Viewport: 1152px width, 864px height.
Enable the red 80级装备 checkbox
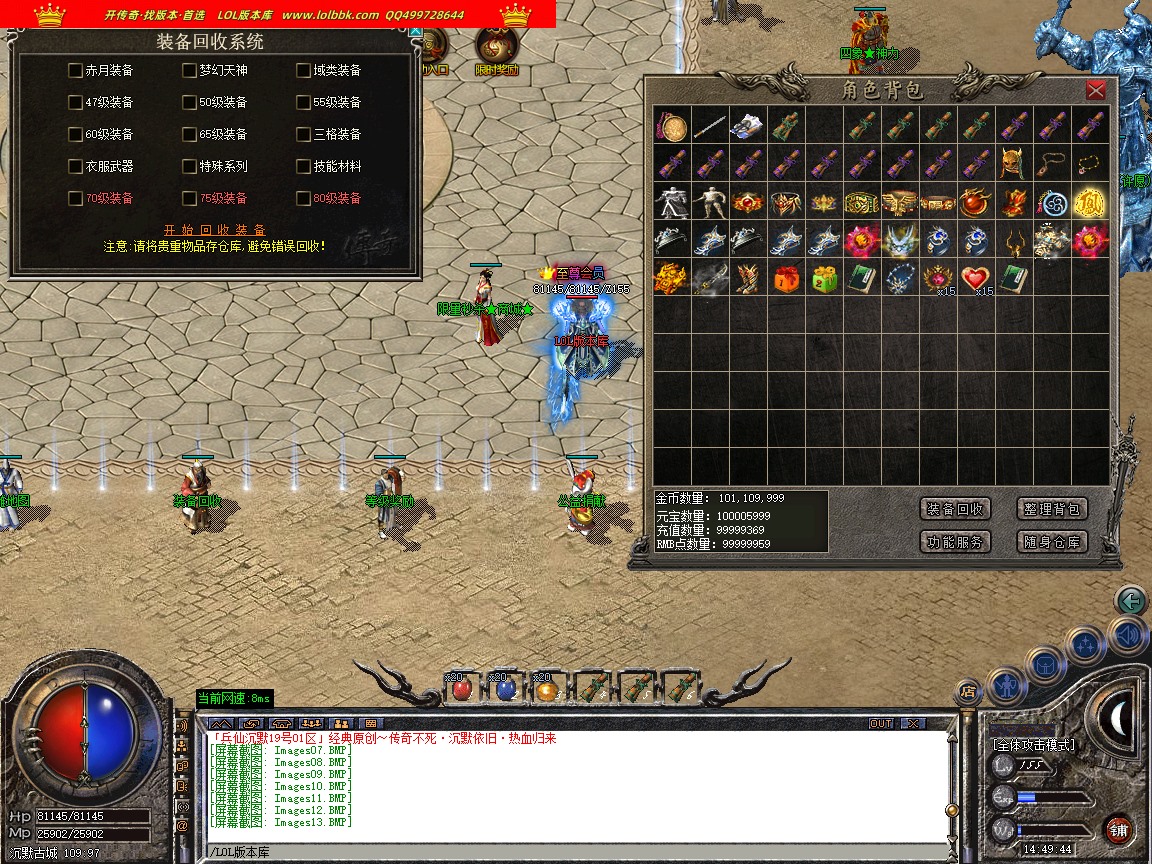pos(304,198)
